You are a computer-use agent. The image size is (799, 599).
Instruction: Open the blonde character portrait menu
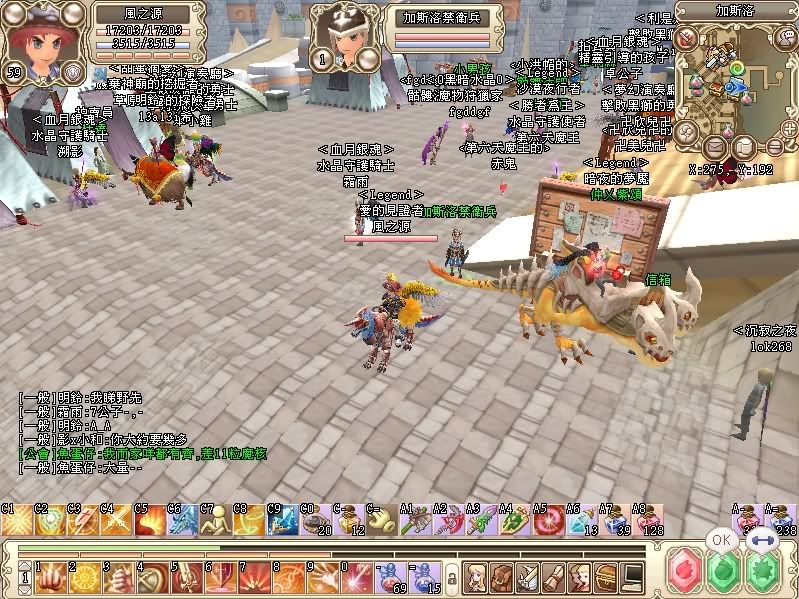click(474, 578)
